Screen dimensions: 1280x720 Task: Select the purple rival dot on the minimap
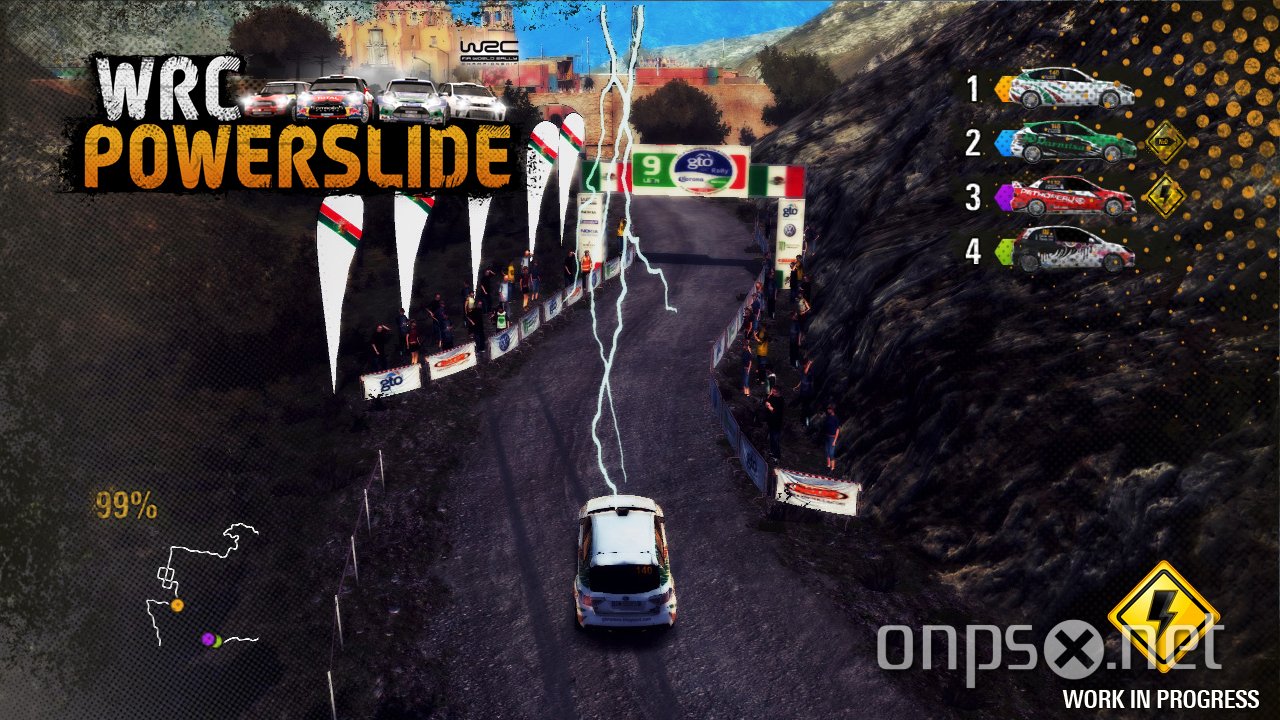click(207, 638)
